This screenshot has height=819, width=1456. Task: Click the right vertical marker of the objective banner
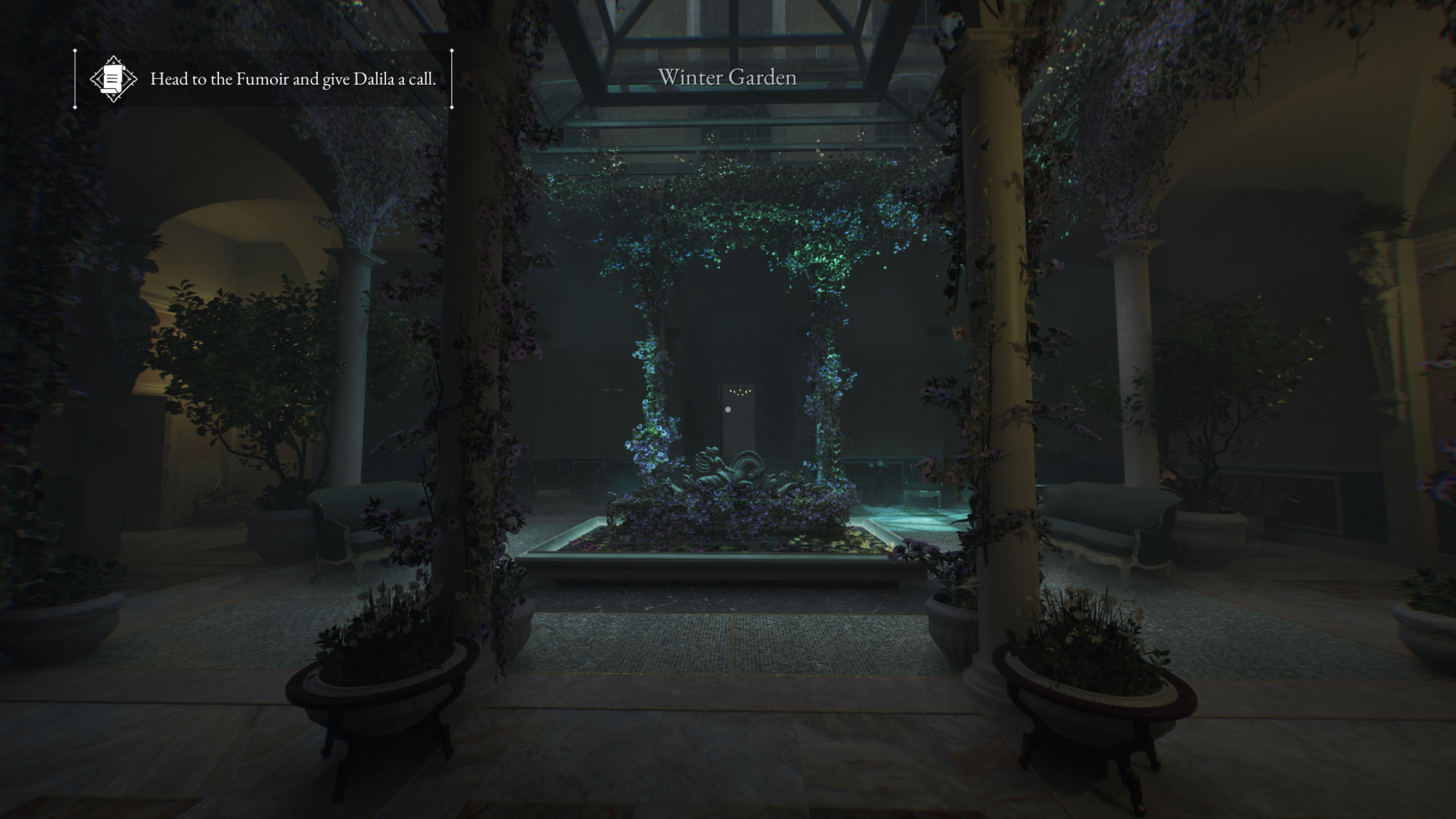click(x=451, y=78)
